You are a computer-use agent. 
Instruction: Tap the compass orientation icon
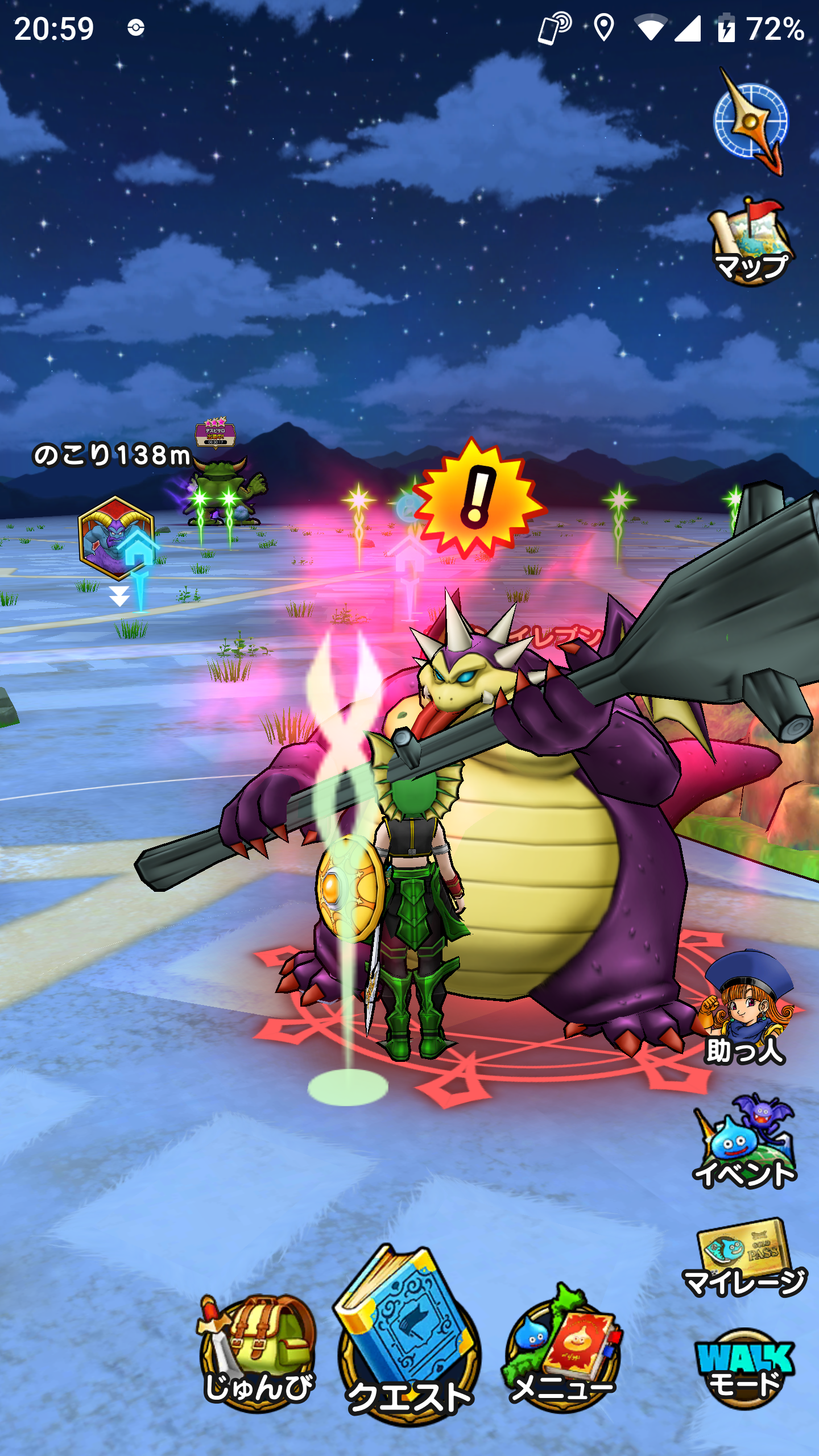pos(751,121)
